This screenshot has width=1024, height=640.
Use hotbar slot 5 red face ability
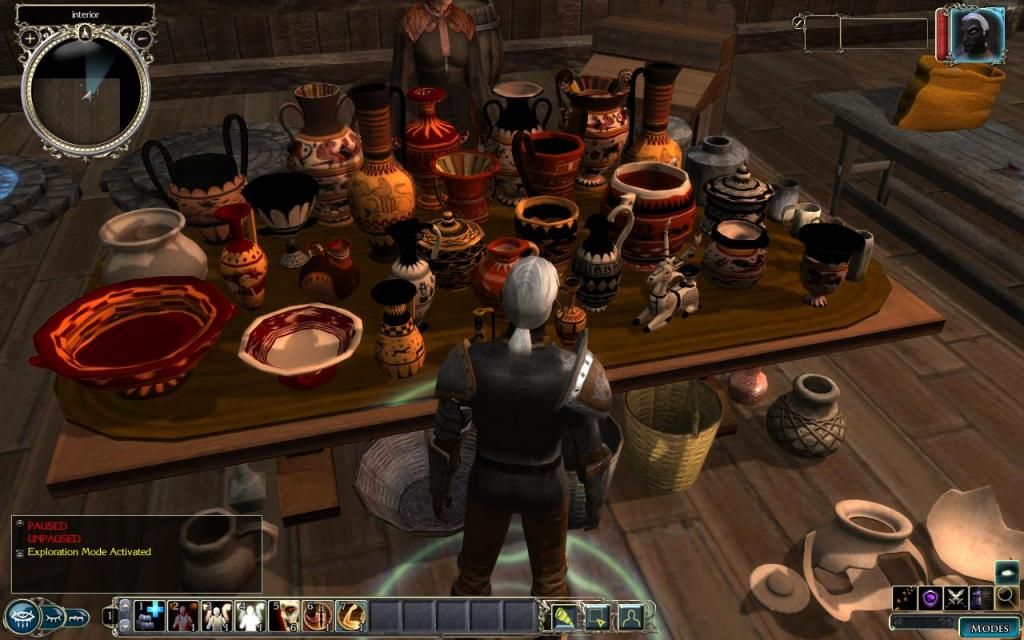[x=283, y=615]
